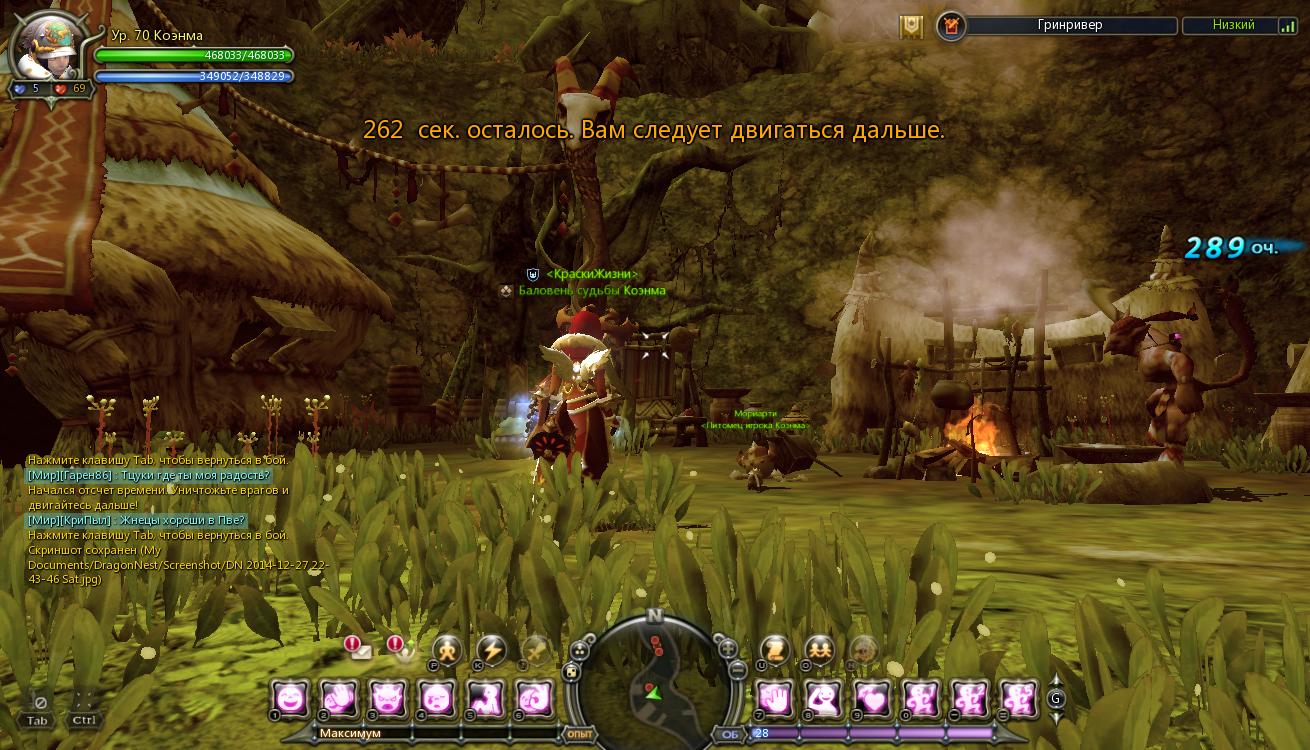Use the open palm emote in slot 7
Viewport: 1310px width, 750px height.
774,698
